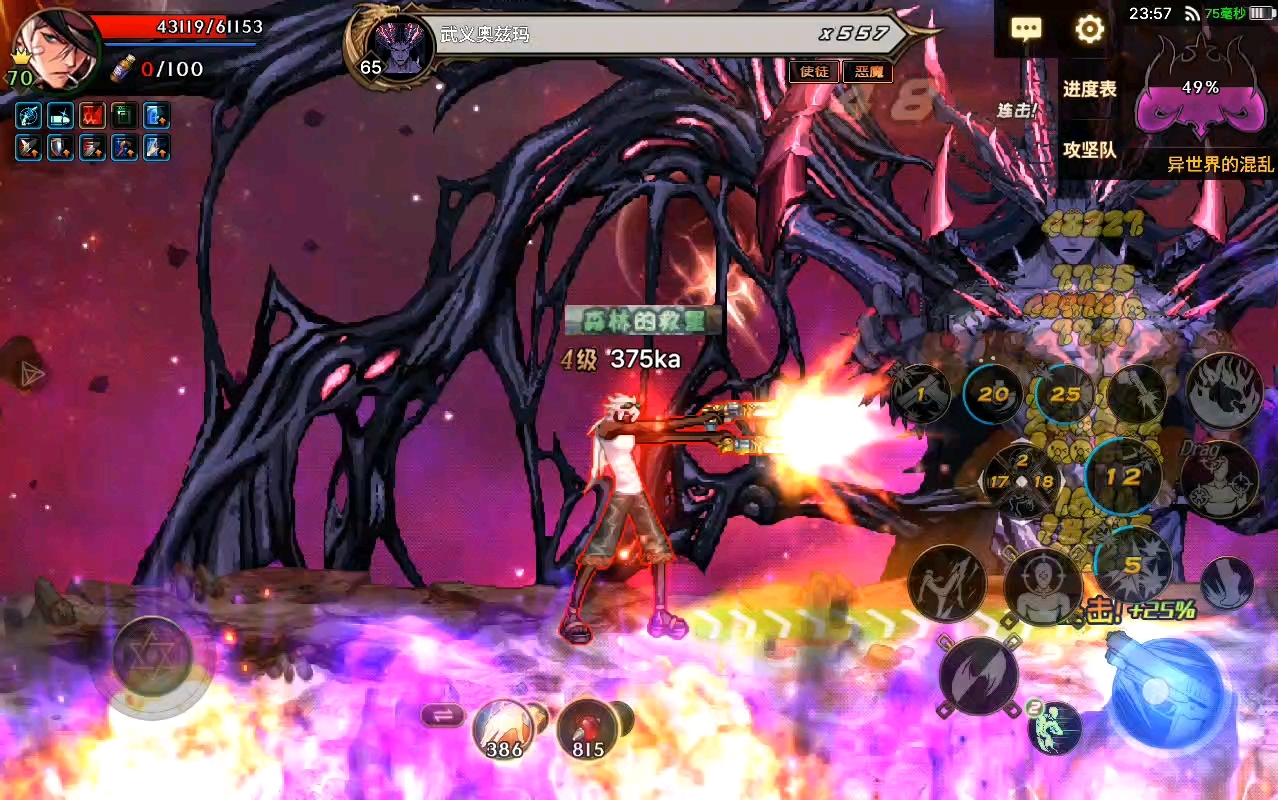Switch to the 进度表 progress tab
This screenshot has width=1278, height=800.
(1089, 89)
